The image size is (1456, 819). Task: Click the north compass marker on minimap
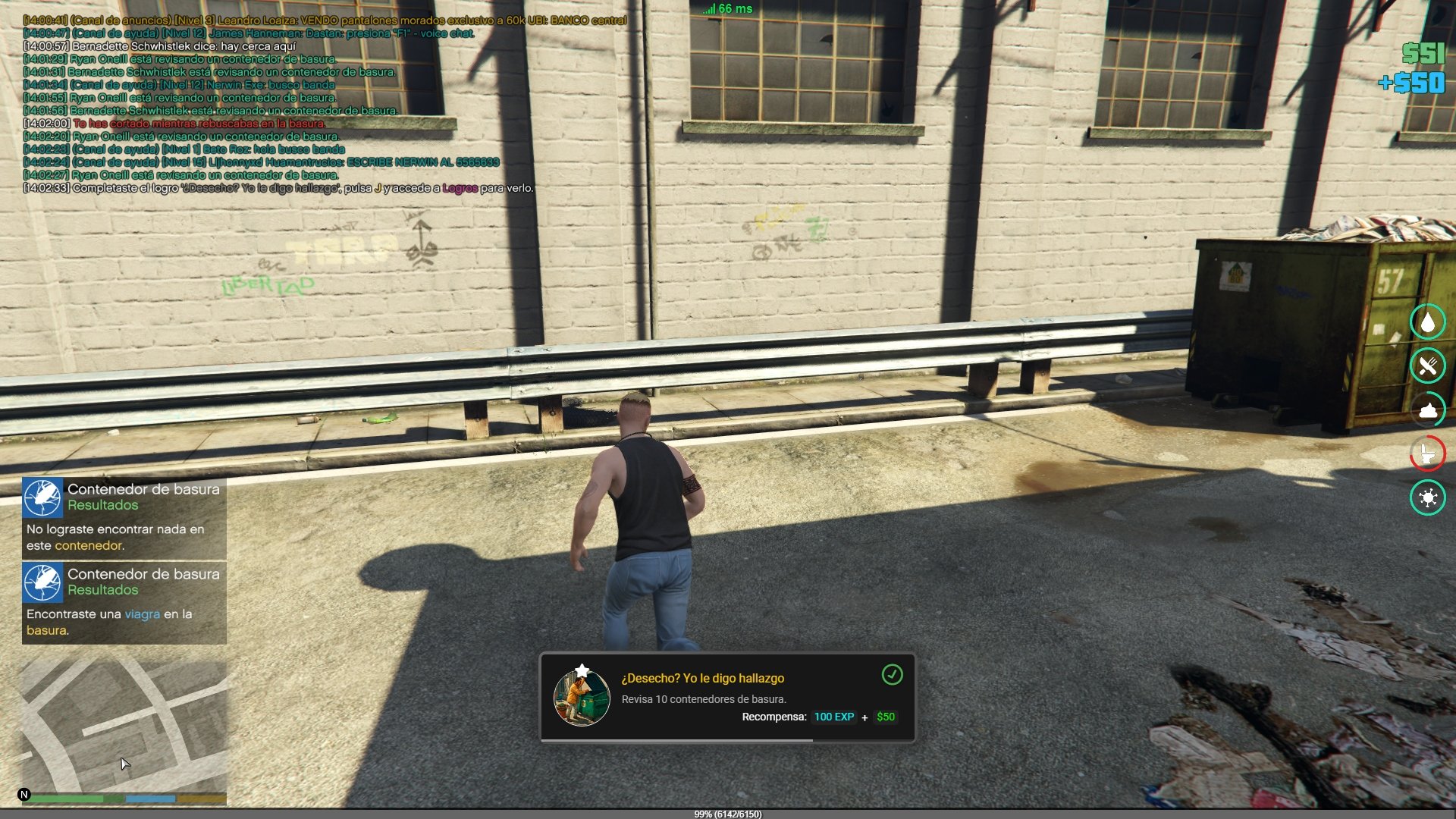pos(24,795)
